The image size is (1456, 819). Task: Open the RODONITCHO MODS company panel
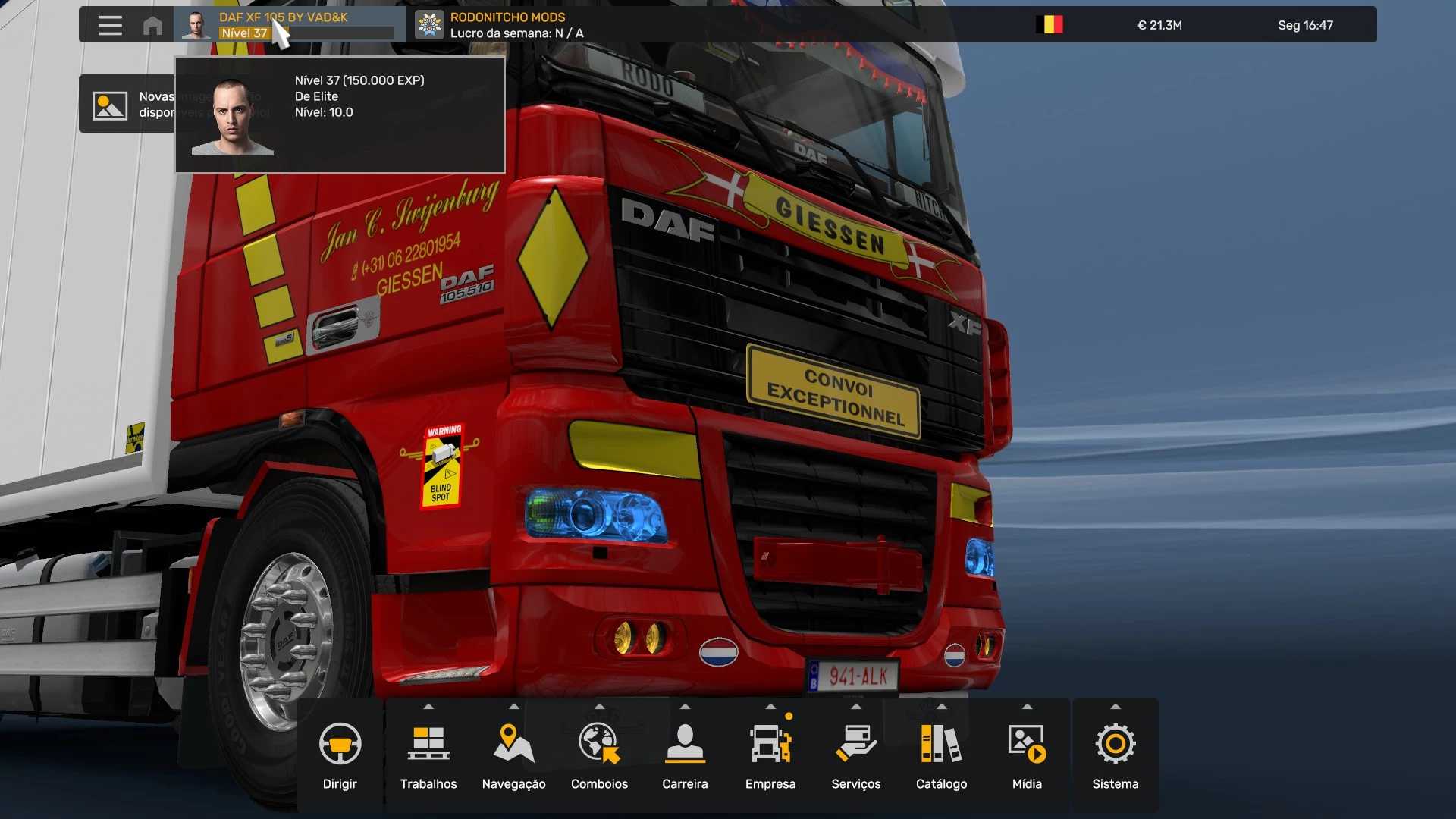pos(500,25)
